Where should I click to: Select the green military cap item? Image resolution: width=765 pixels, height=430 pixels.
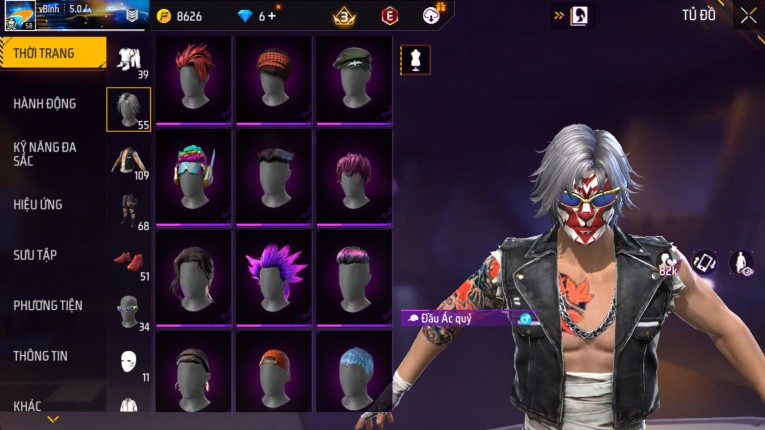pyautogui.click(x=352, y=79)
